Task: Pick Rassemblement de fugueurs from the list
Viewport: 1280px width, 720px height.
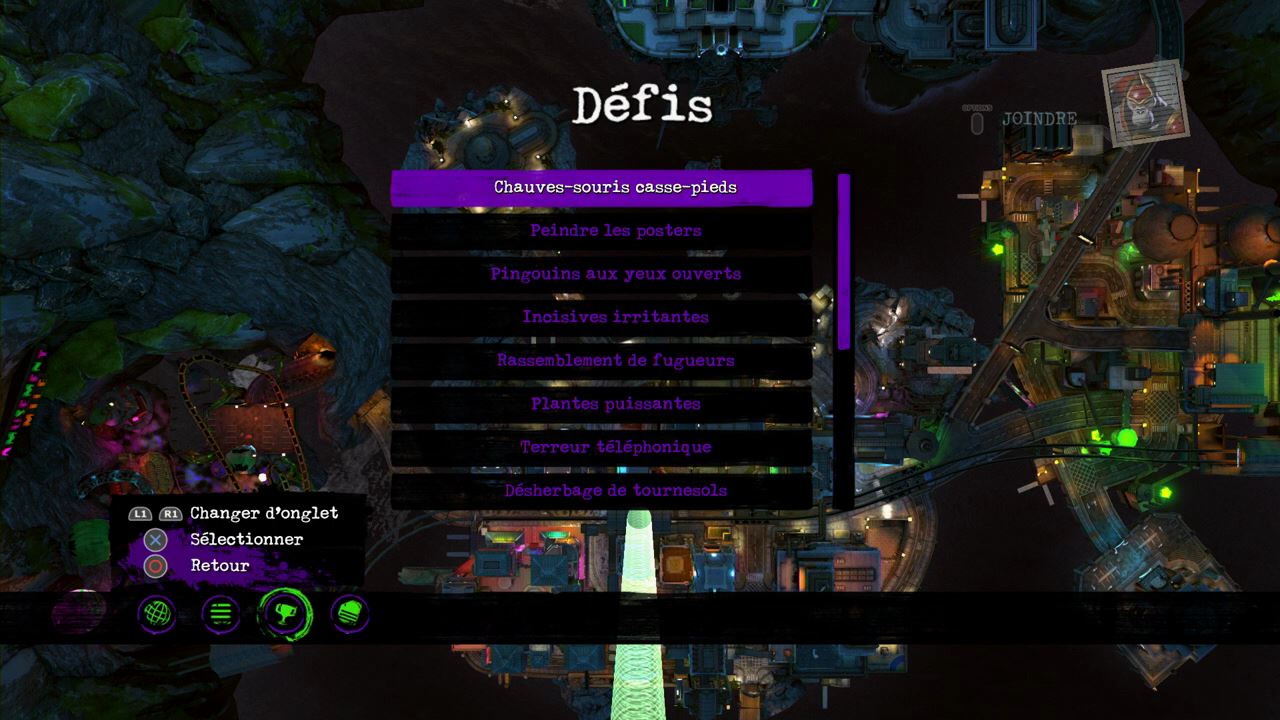Action: point(601,360)
